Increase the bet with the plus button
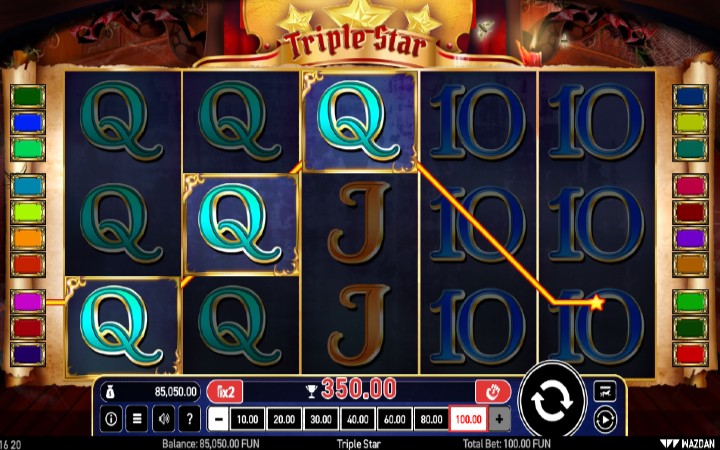The image size is (720, 450). 499,419
